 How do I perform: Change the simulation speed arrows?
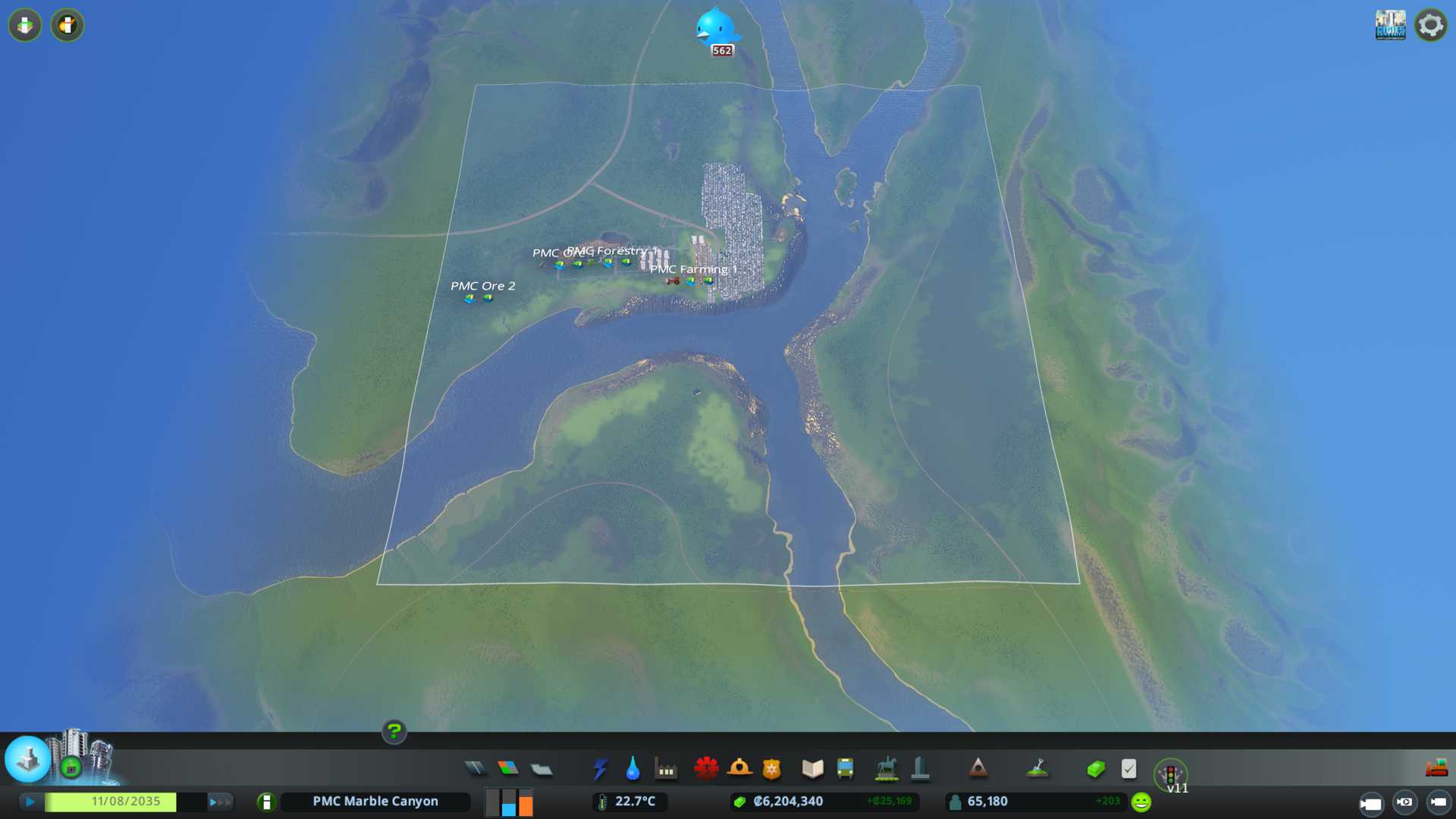tap(220, 802)
